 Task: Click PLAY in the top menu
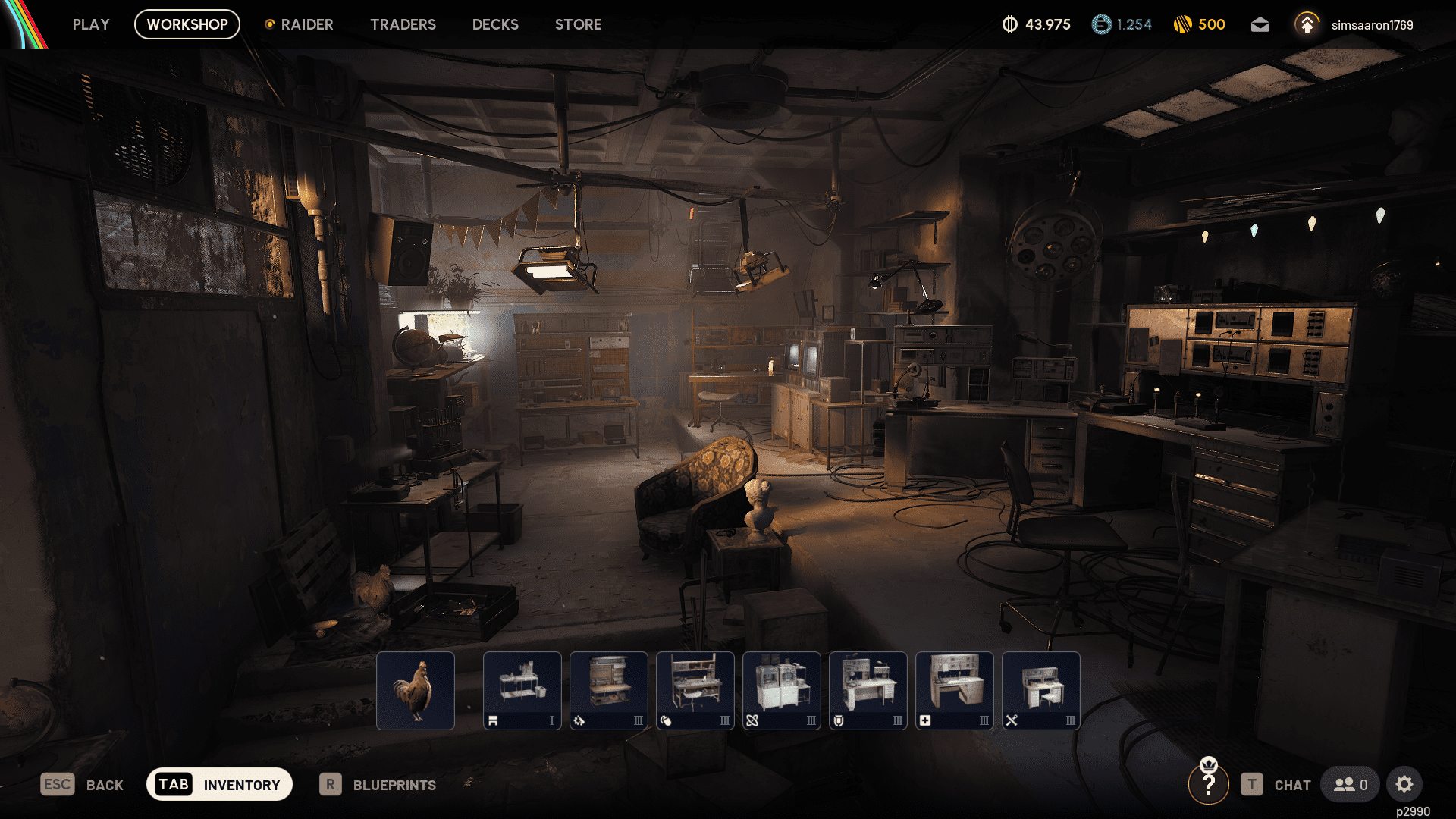coord(90,24)
